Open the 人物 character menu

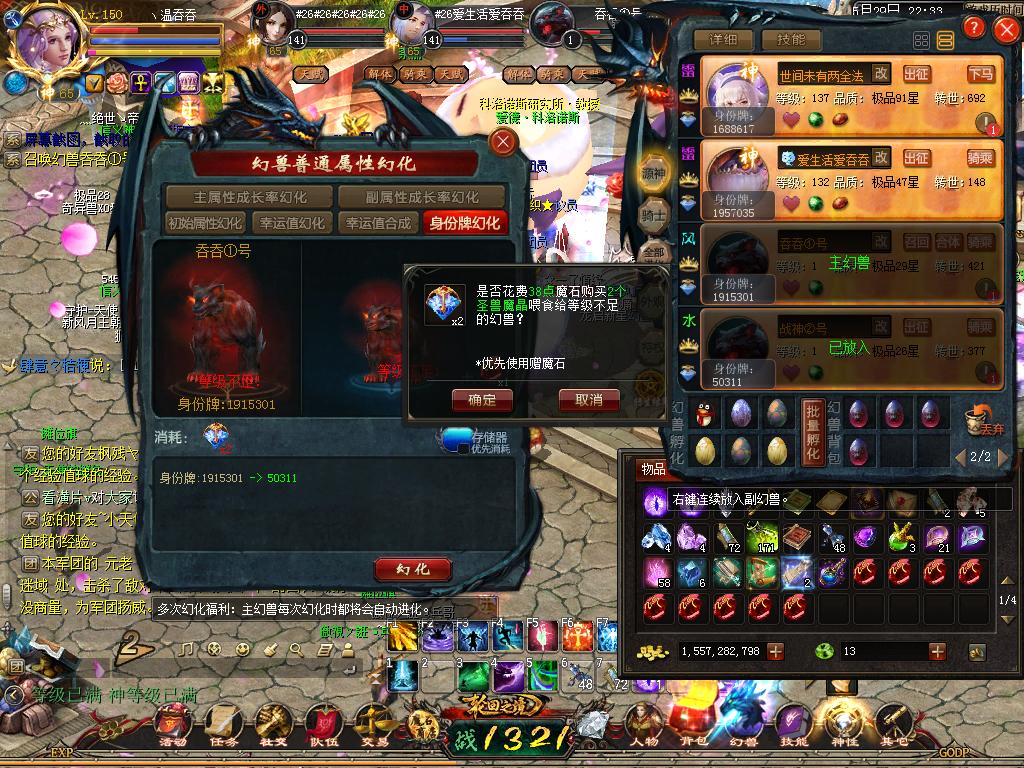point(645,722)
